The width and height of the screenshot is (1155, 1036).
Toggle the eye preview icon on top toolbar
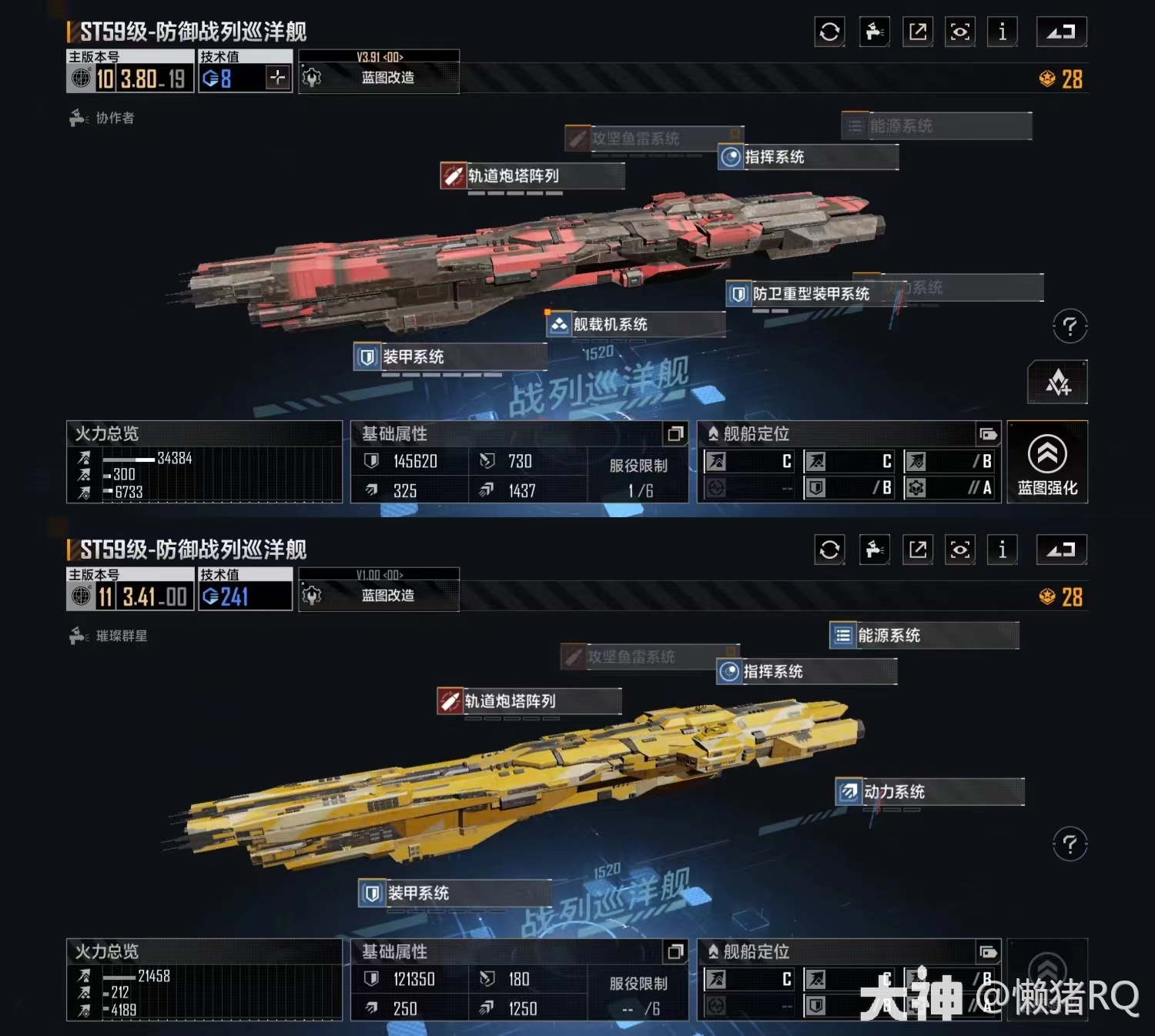[x=959, y=32]
